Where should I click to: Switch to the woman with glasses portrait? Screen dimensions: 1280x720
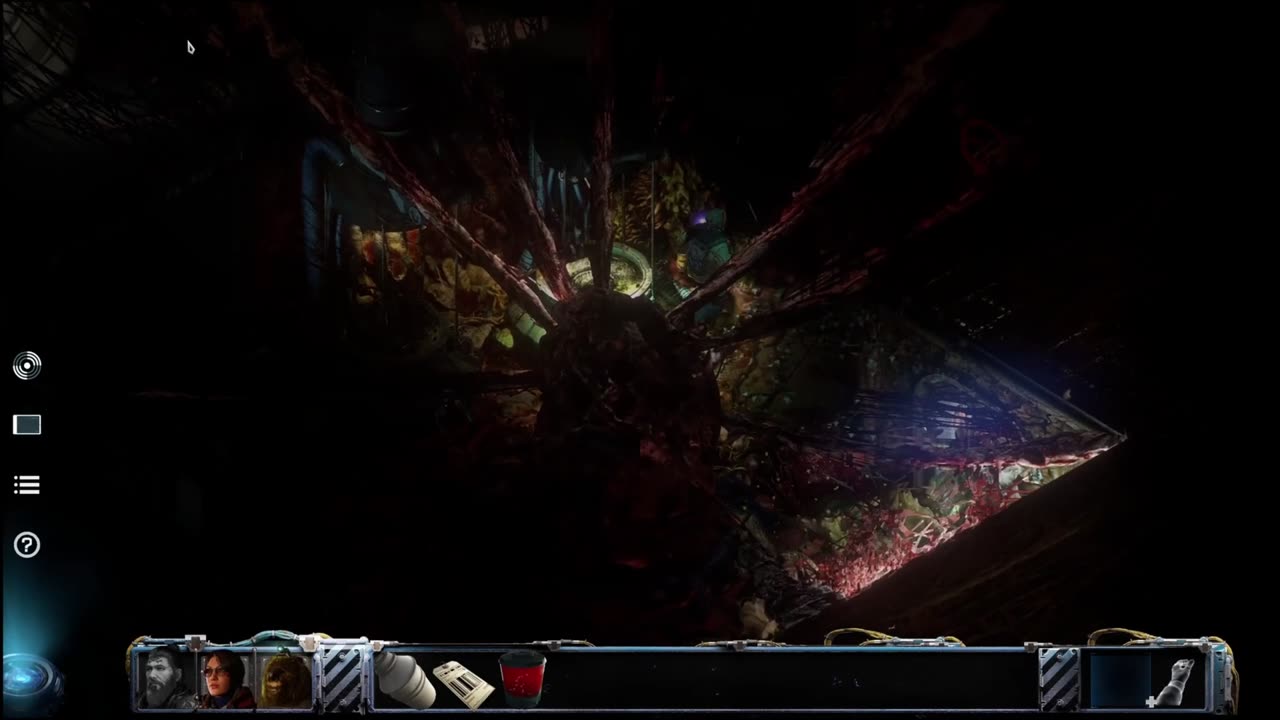(226, 679)
